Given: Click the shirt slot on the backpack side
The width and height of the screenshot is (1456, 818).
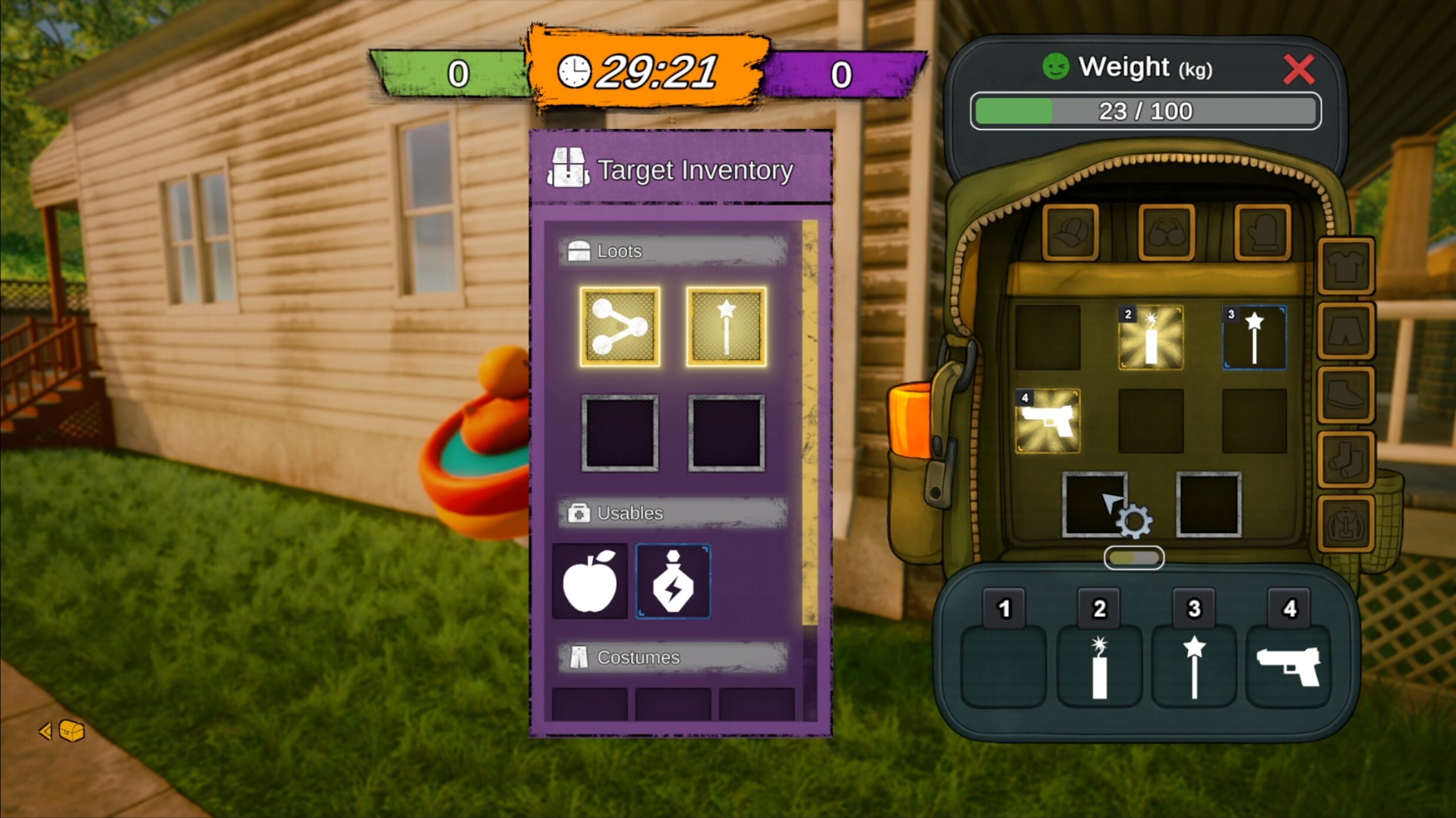Looking at the screenshot, I should pyautogui.click(x=1347, y=266).
